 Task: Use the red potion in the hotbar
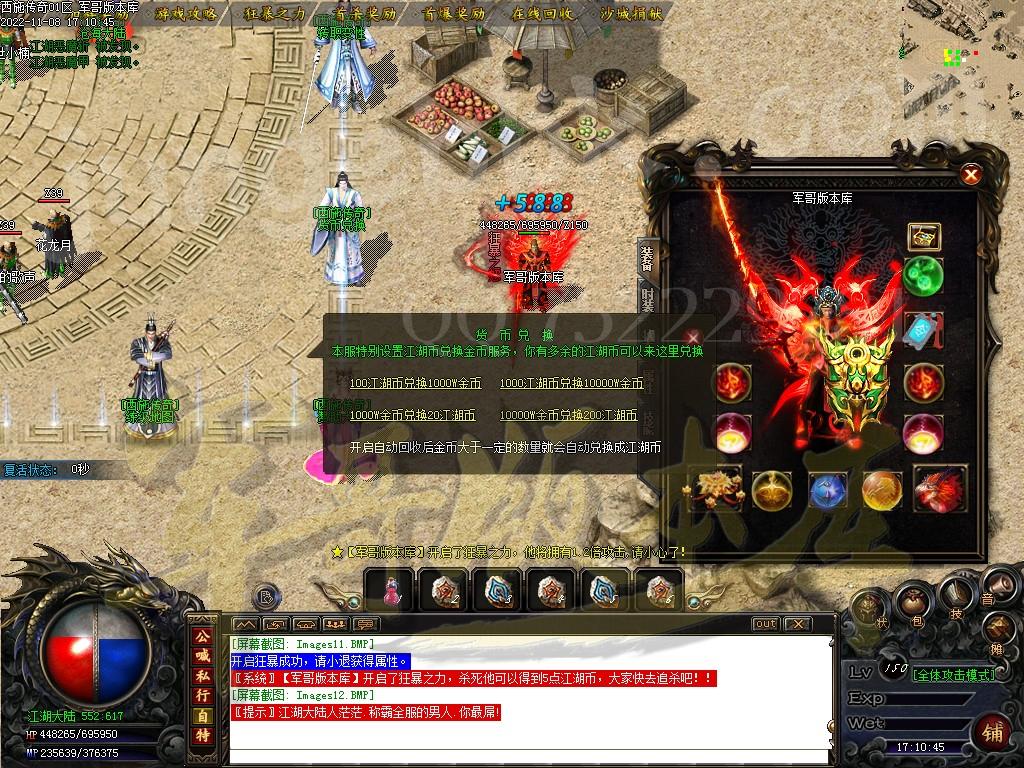coord(390,589)
